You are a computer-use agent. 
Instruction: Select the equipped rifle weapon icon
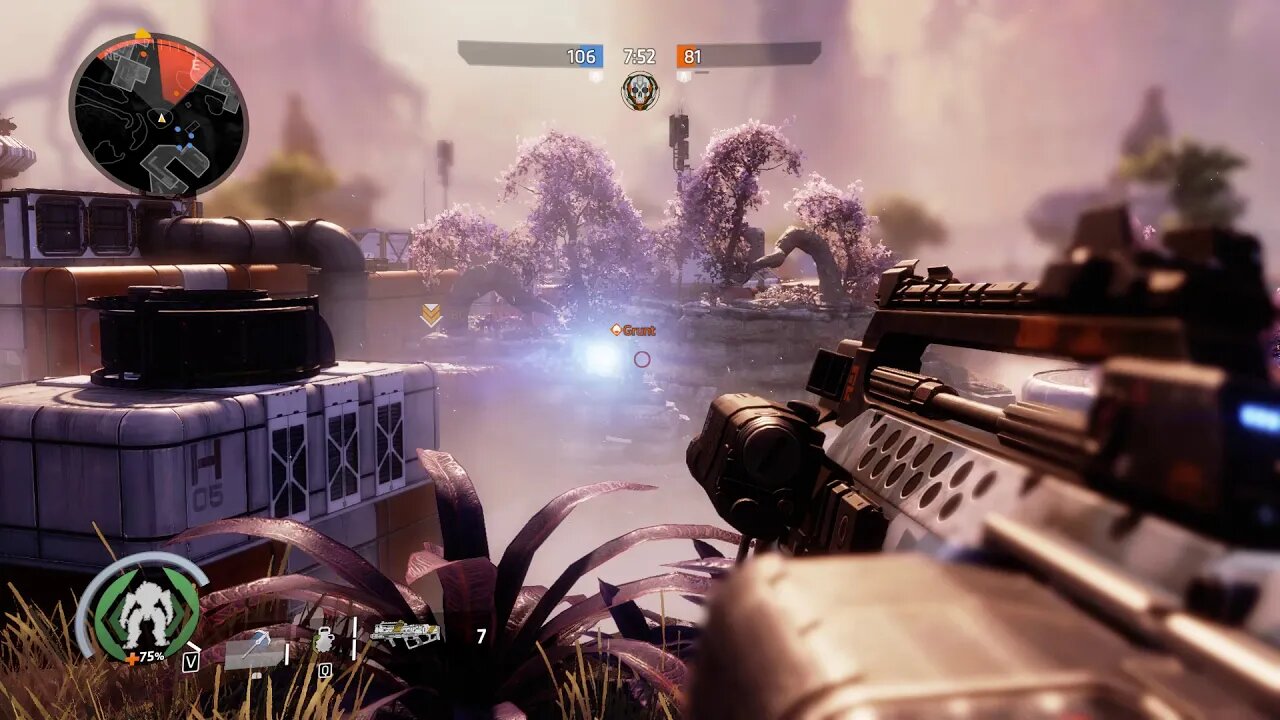point(405,633)
